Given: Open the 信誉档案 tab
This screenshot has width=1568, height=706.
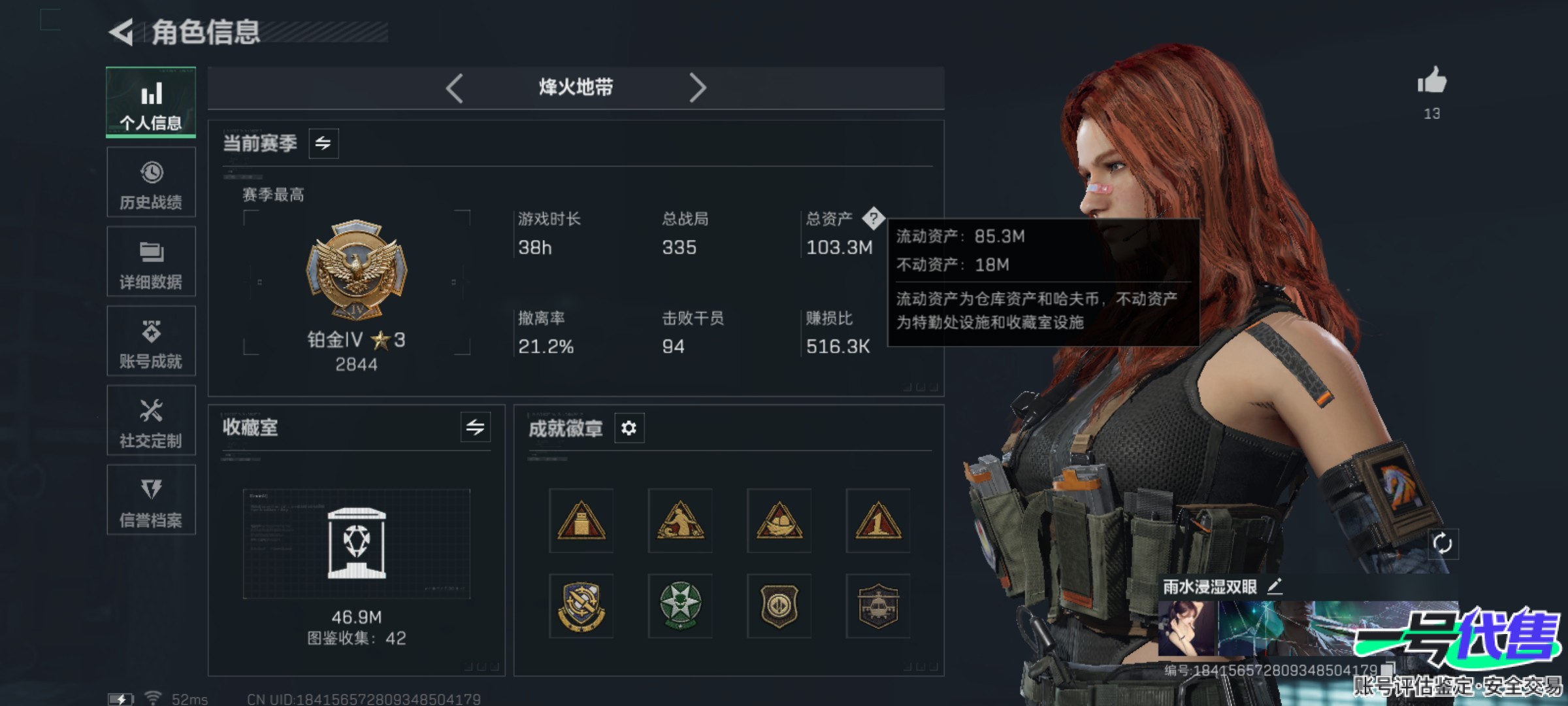Looking at the screenshot, I should pyautogui.click(x=151, y=500).
